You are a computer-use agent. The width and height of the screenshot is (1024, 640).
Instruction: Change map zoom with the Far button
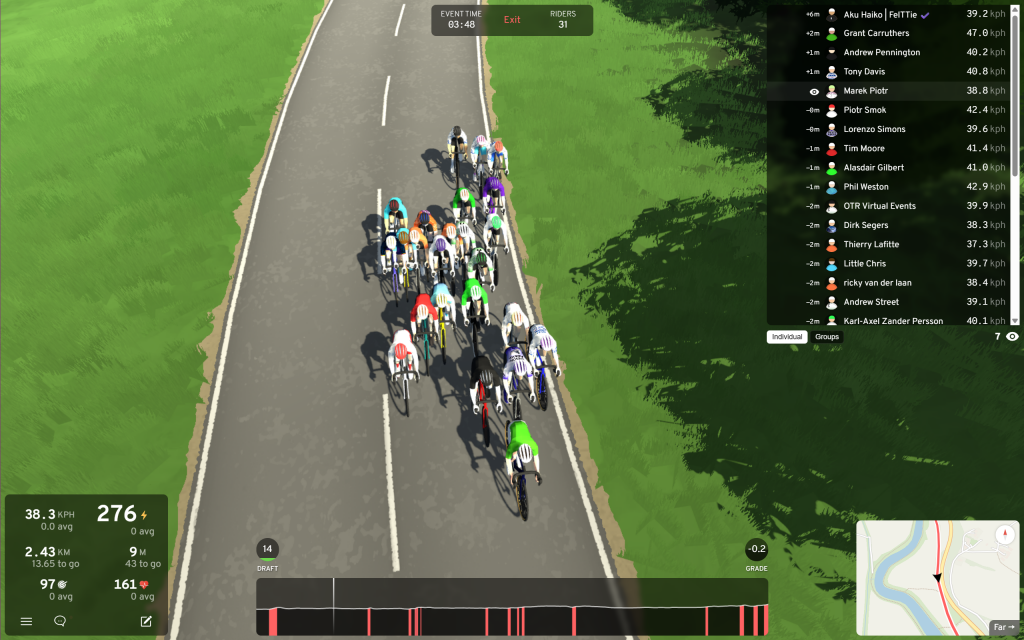pyautogui.click(x=1003, y=627)
